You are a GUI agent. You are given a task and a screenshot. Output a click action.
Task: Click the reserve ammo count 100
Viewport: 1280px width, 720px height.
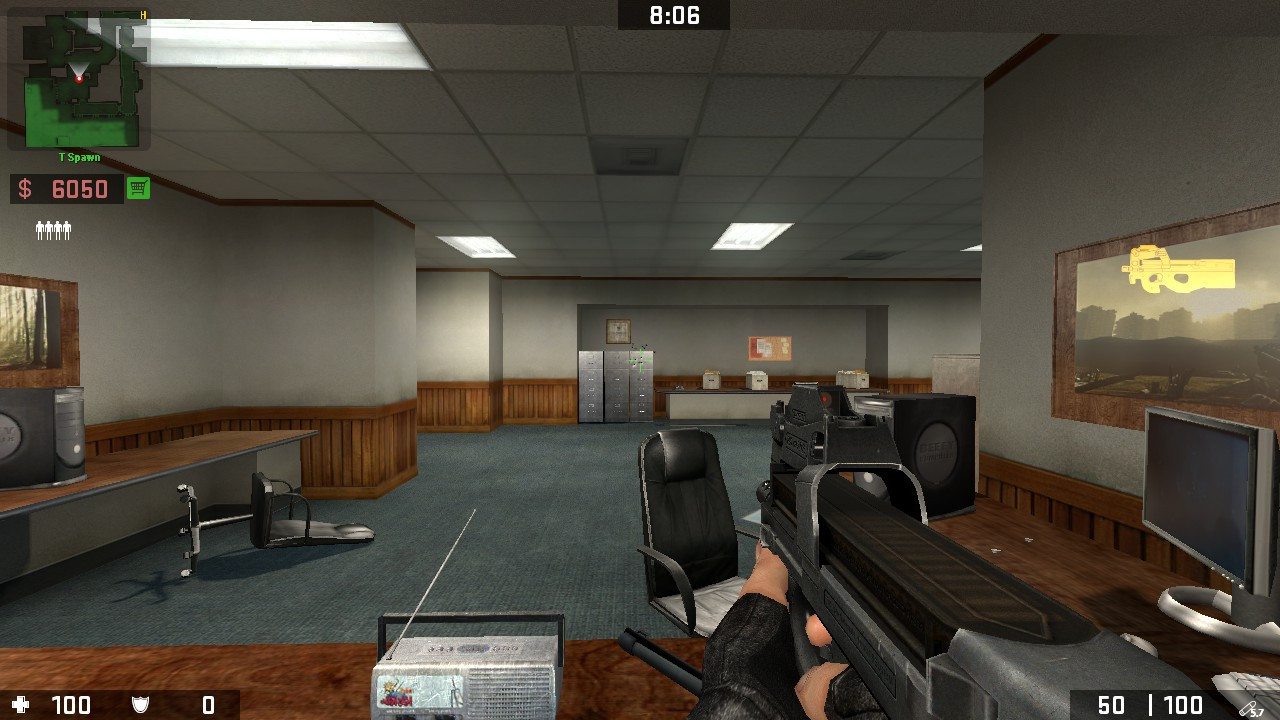point(1185,704)
